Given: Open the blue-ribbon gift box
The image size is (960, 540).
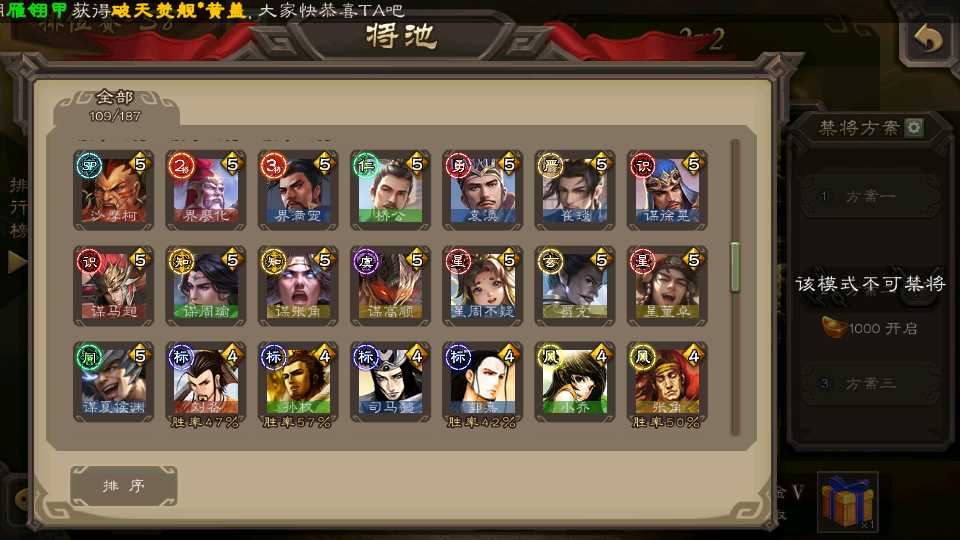Looking at the screenshot, I should pyautogui.click(x=847, y=501).
